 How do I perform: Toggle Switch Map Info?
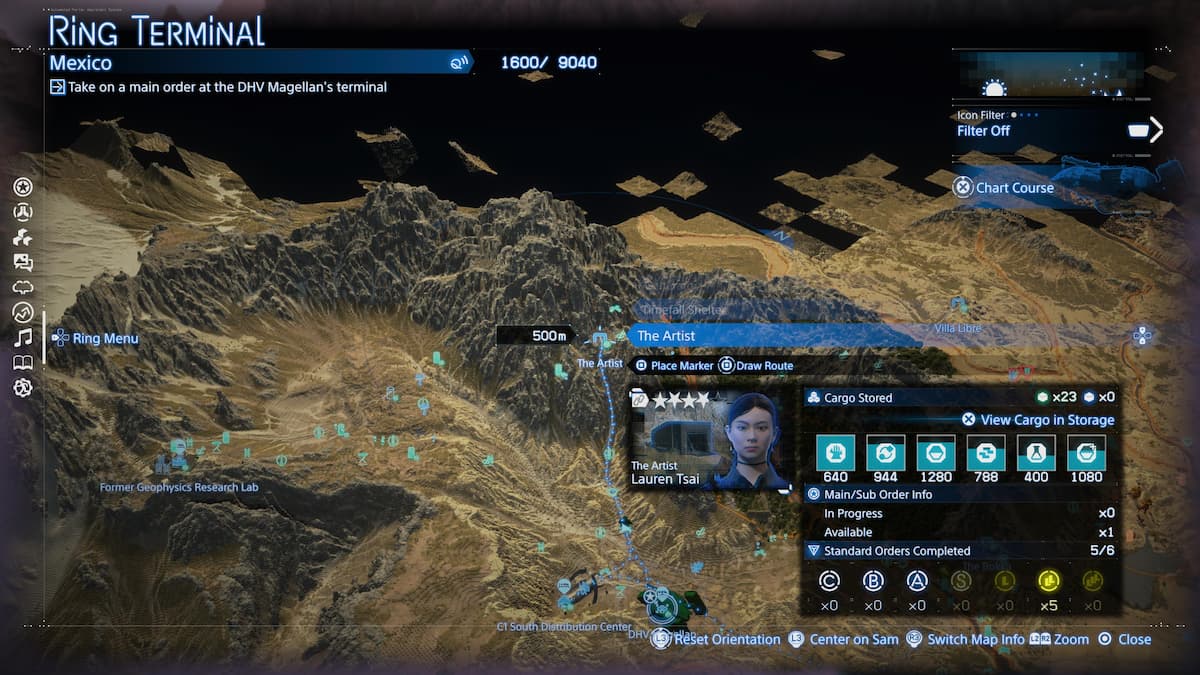coord(964,639)
